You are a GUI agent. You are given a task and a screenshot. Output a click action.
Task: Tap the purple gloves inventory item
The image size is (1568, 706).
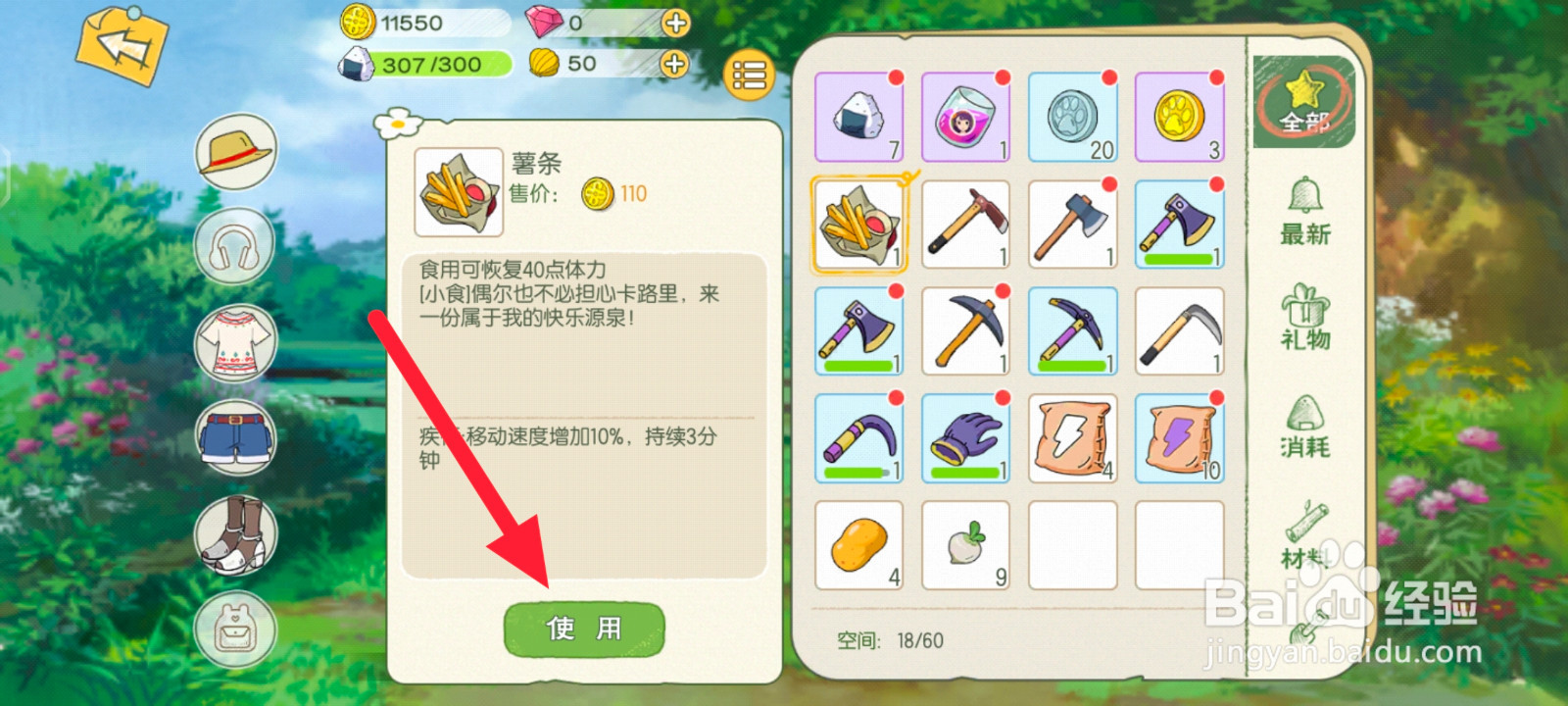coord(965,437)
